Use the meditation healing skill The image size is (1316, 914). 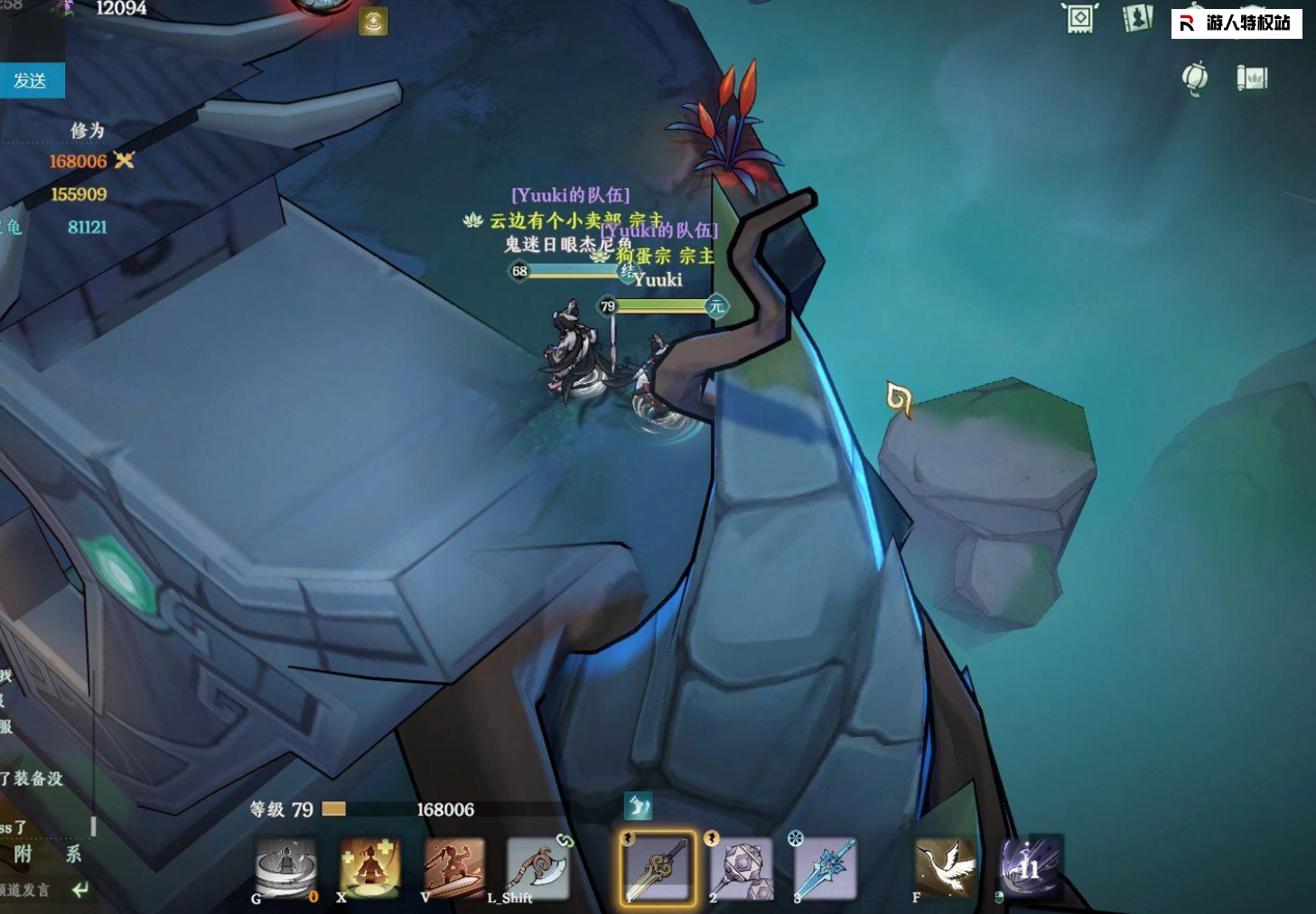point(369,868)
